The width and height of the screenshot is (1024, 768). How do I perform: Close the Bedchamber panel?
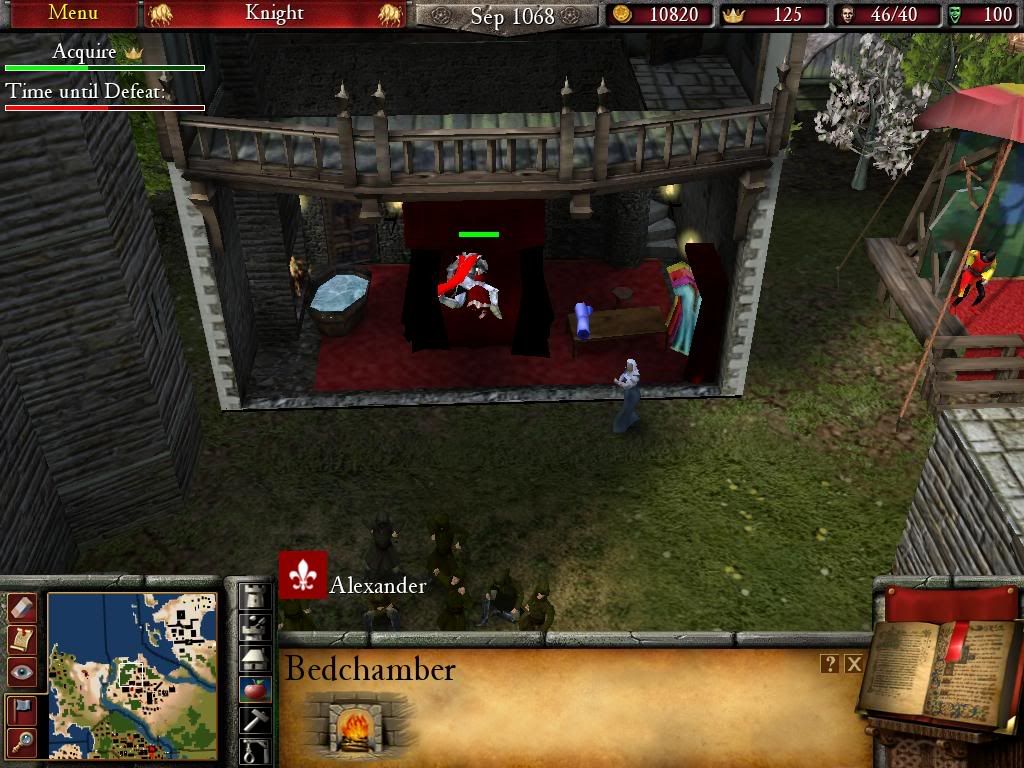pos(853,663)
